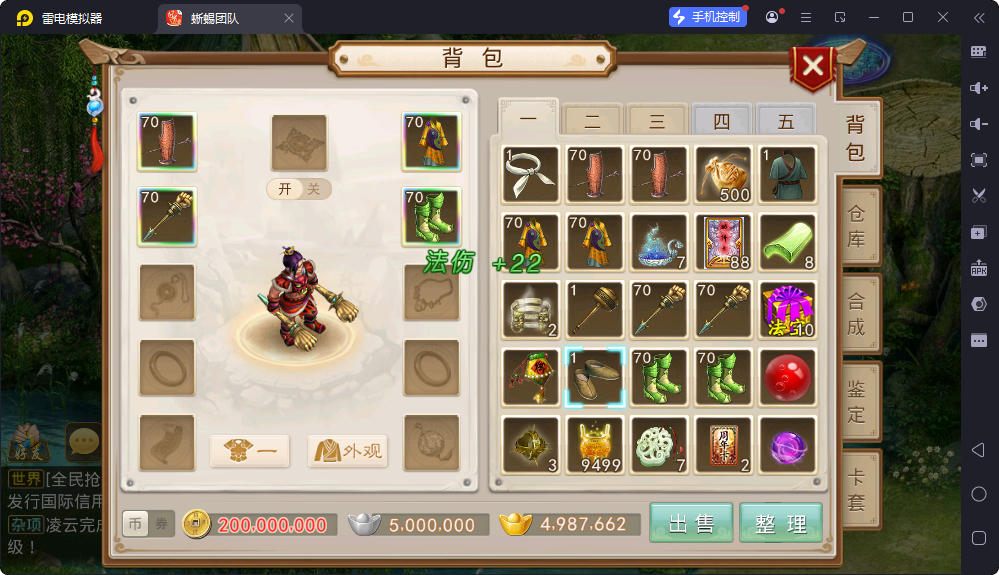
Task: Select the green jade slip stack of 8
Action: click(787, 242)
